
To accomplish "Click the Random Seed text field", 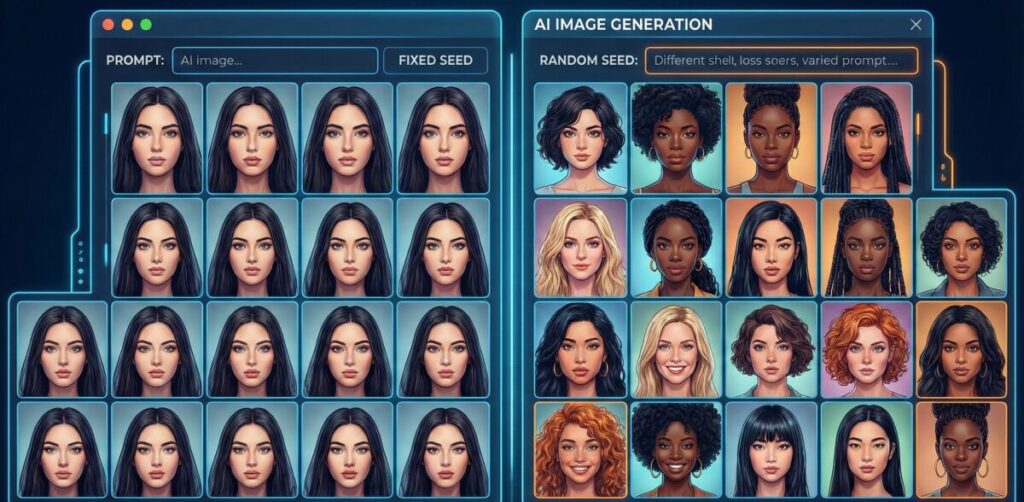I will (x=780, y=60).
